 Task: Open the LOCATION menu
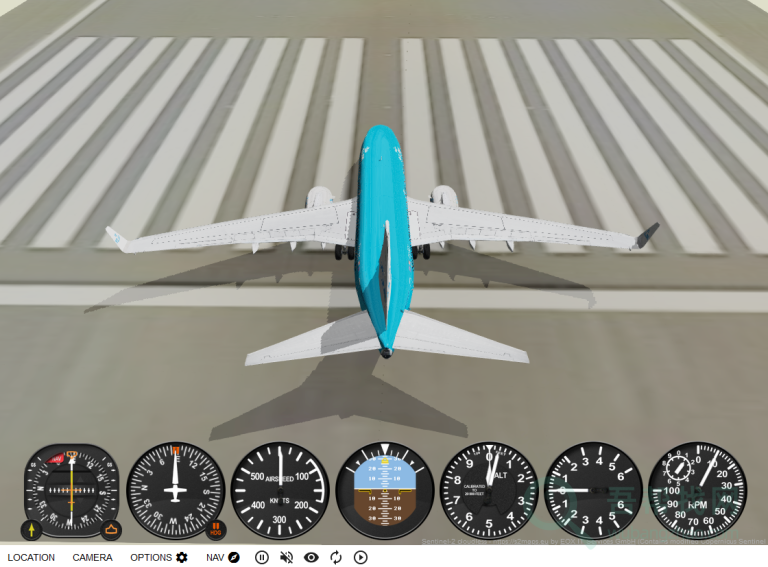tap(31, 557)
